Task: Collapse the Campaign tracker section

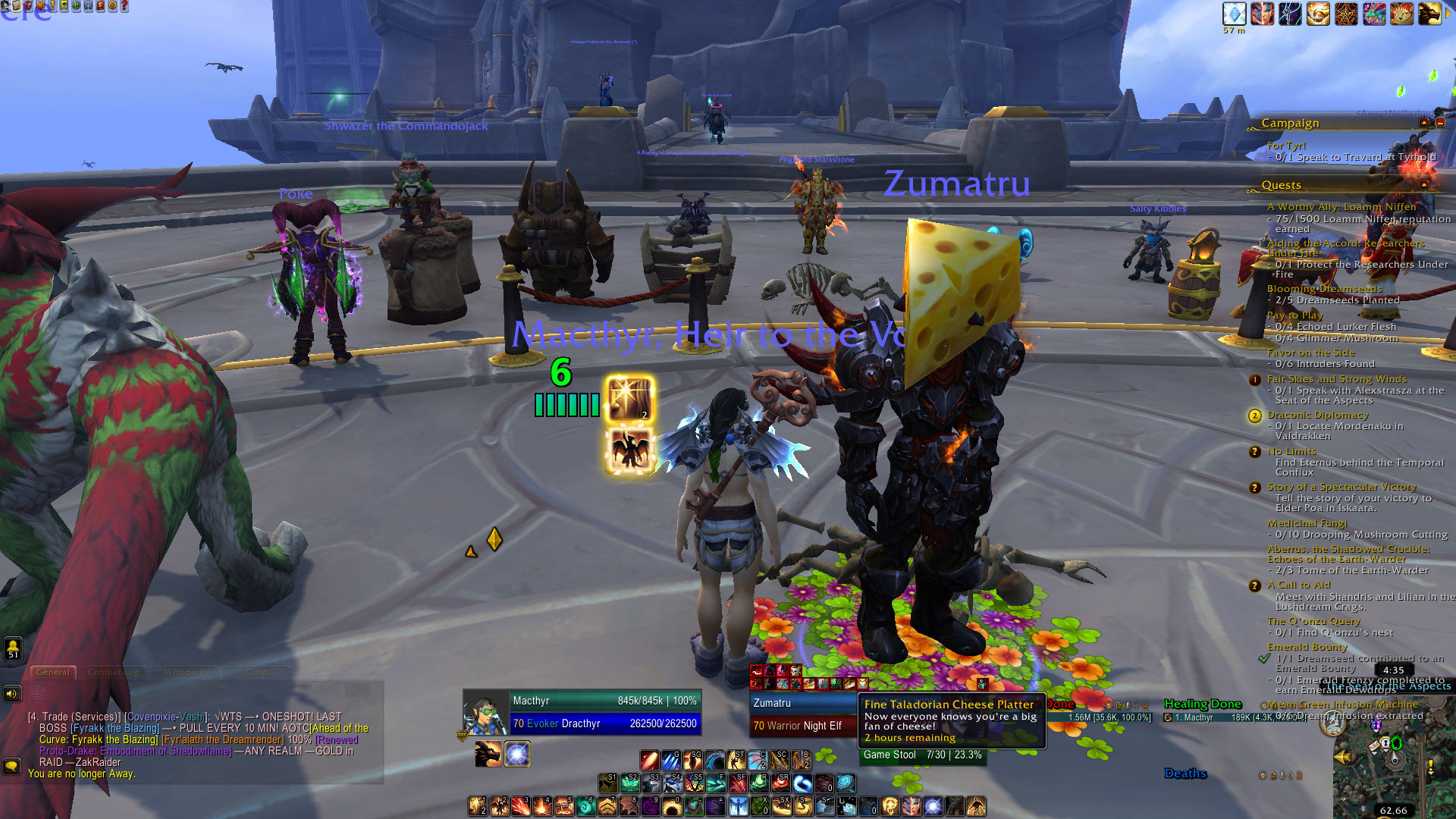Action: (1424, 122)
